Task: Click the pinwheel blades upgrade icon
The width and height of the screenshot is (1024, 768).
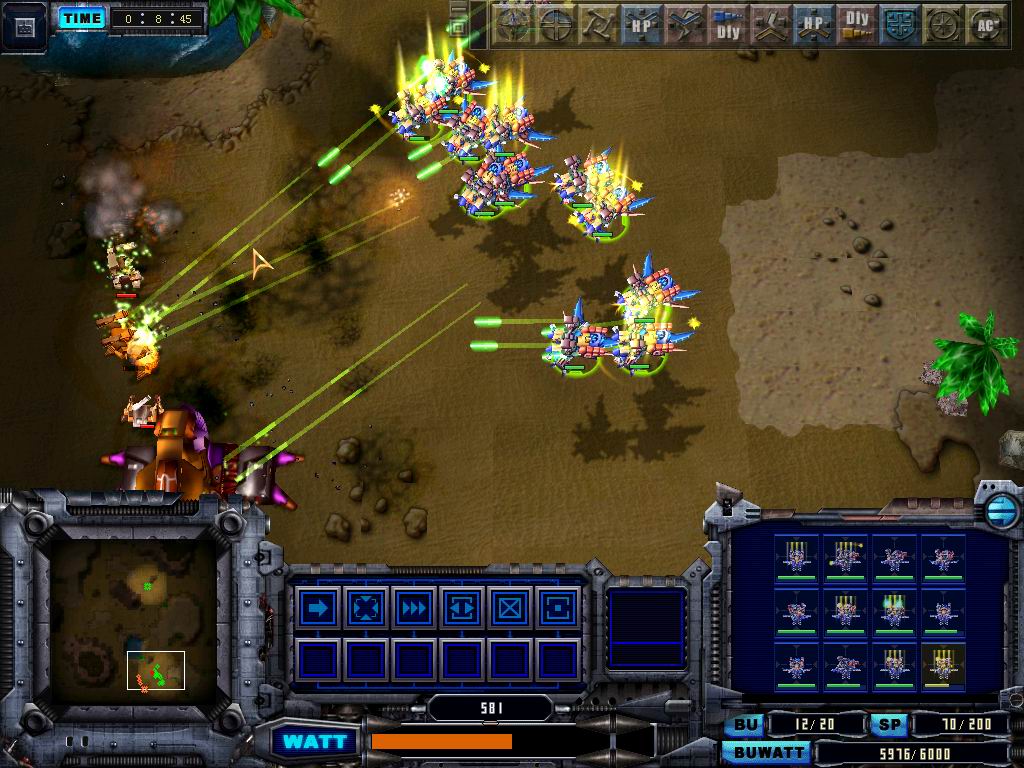Action: click(599, 24)
